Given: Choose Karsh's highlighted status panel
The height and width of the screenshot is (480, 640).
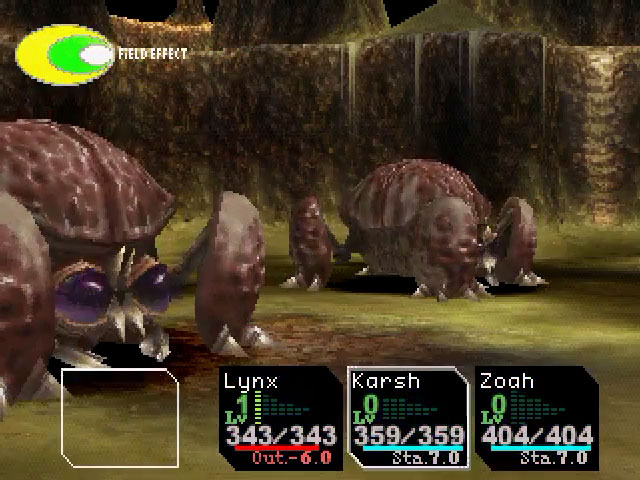Looking at the screenshot, I should click(x=408, y=417).
